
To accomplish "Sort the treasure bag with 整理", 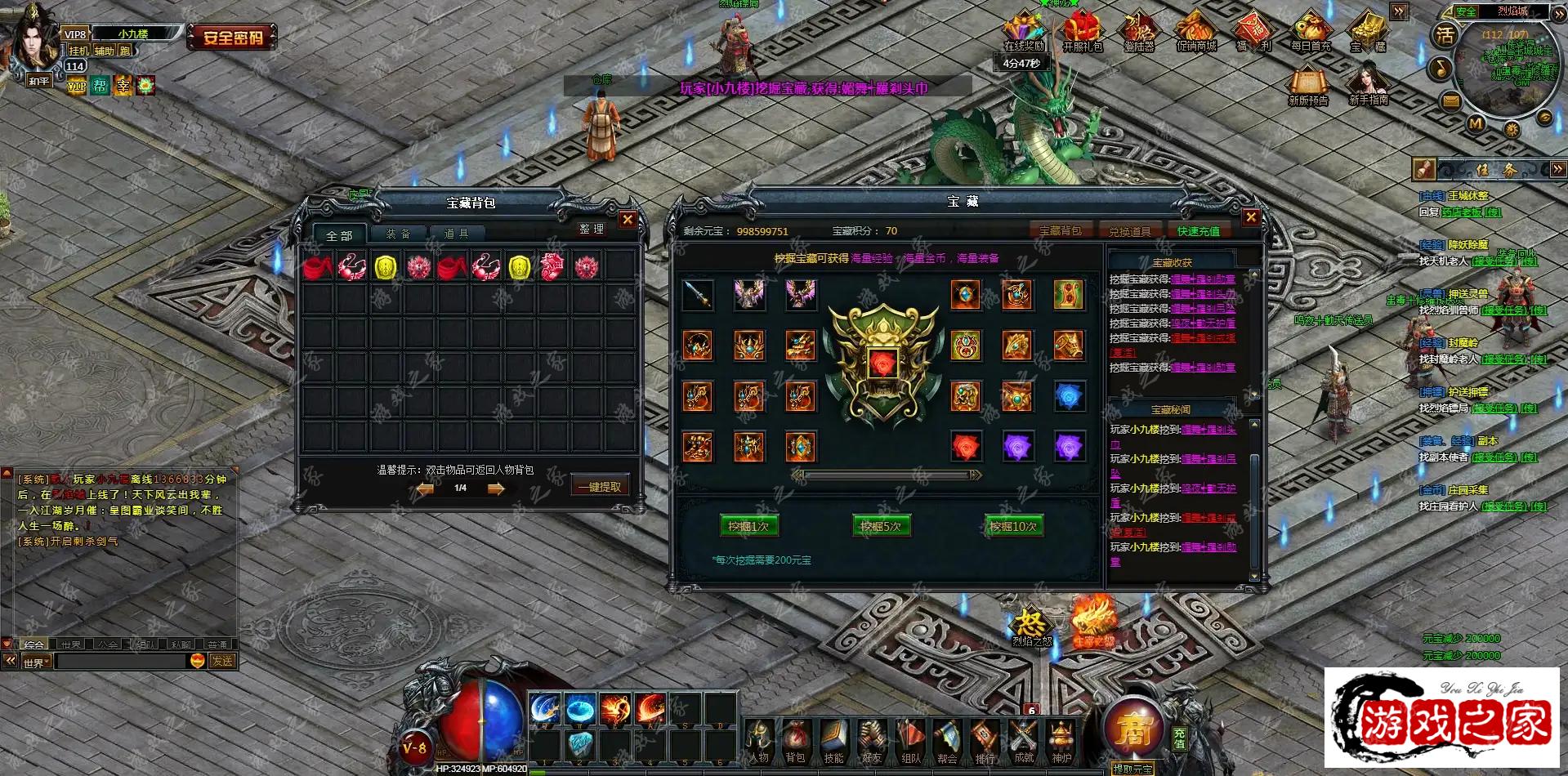I will (x=592, y=230).
